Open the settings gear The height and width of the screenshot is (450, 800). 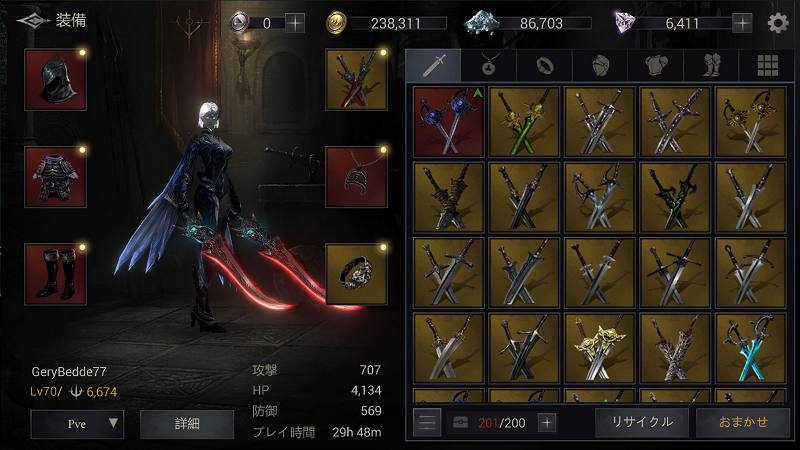coord(777,23)
